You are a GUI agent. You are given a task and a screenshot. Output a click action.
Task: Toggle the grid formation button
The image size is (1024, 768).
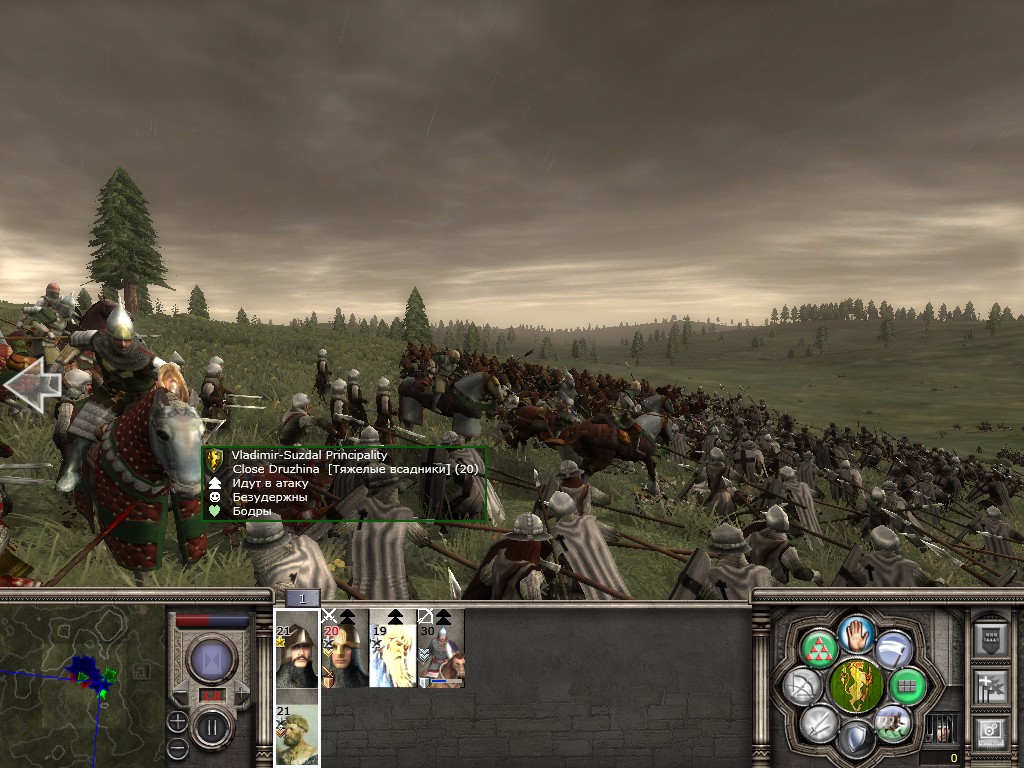pyautogui.click(x=907, y=685)
